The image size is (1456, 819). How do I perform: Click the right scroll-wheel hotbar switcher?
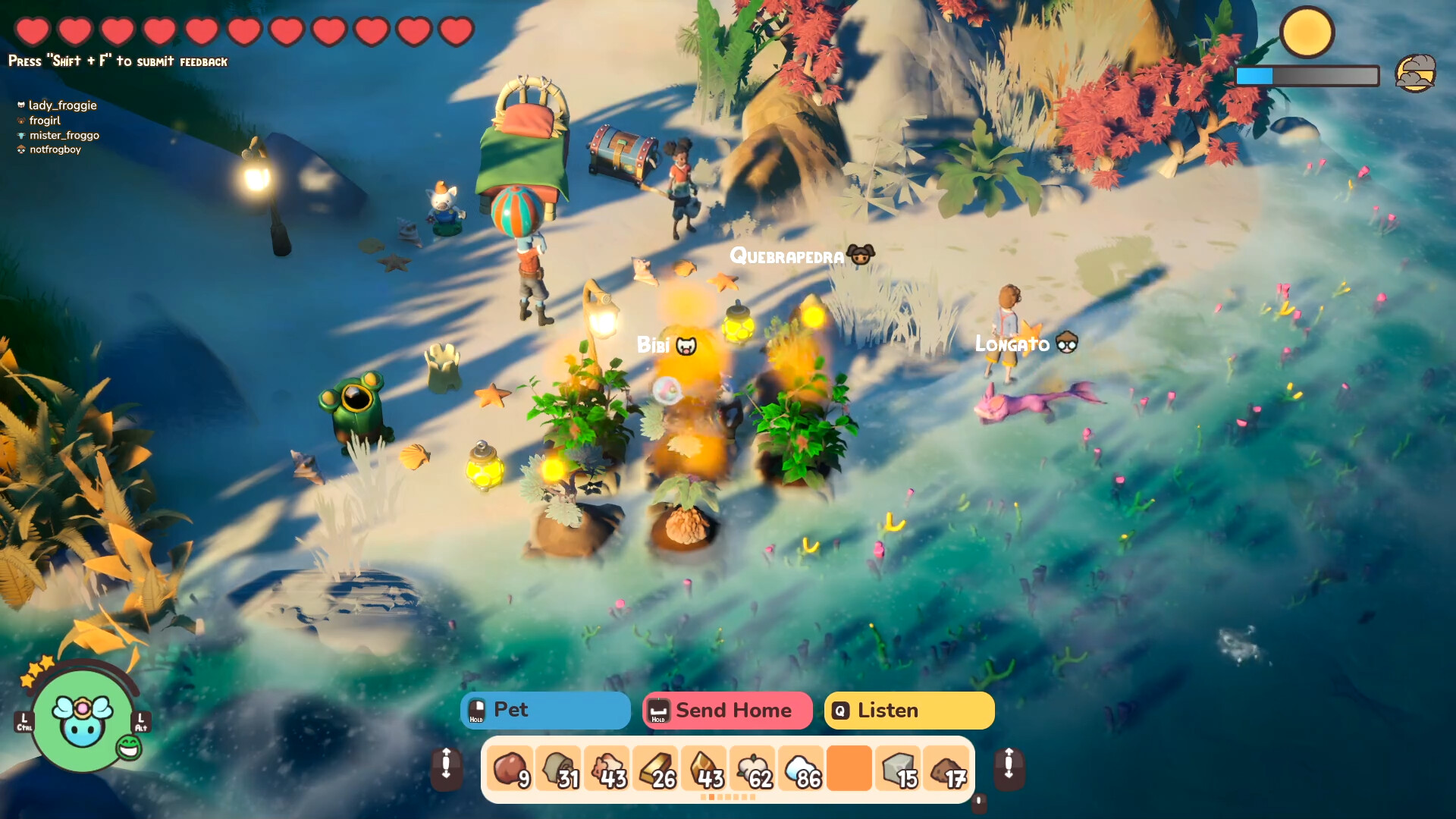pyautogui.click(x=1009, y=768)
